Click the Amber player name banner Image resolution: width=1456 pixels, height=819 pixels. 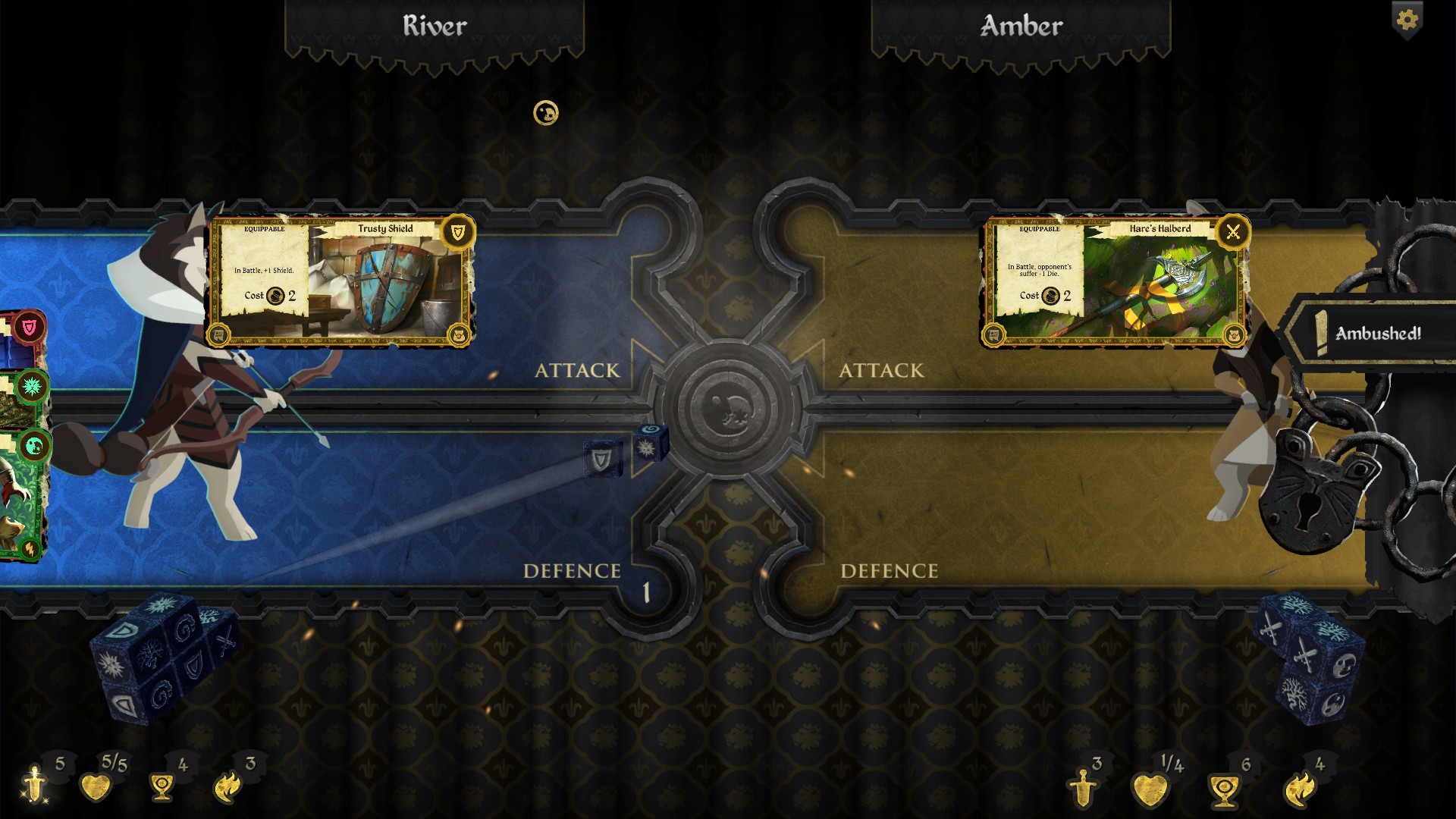click(1021, 27)
